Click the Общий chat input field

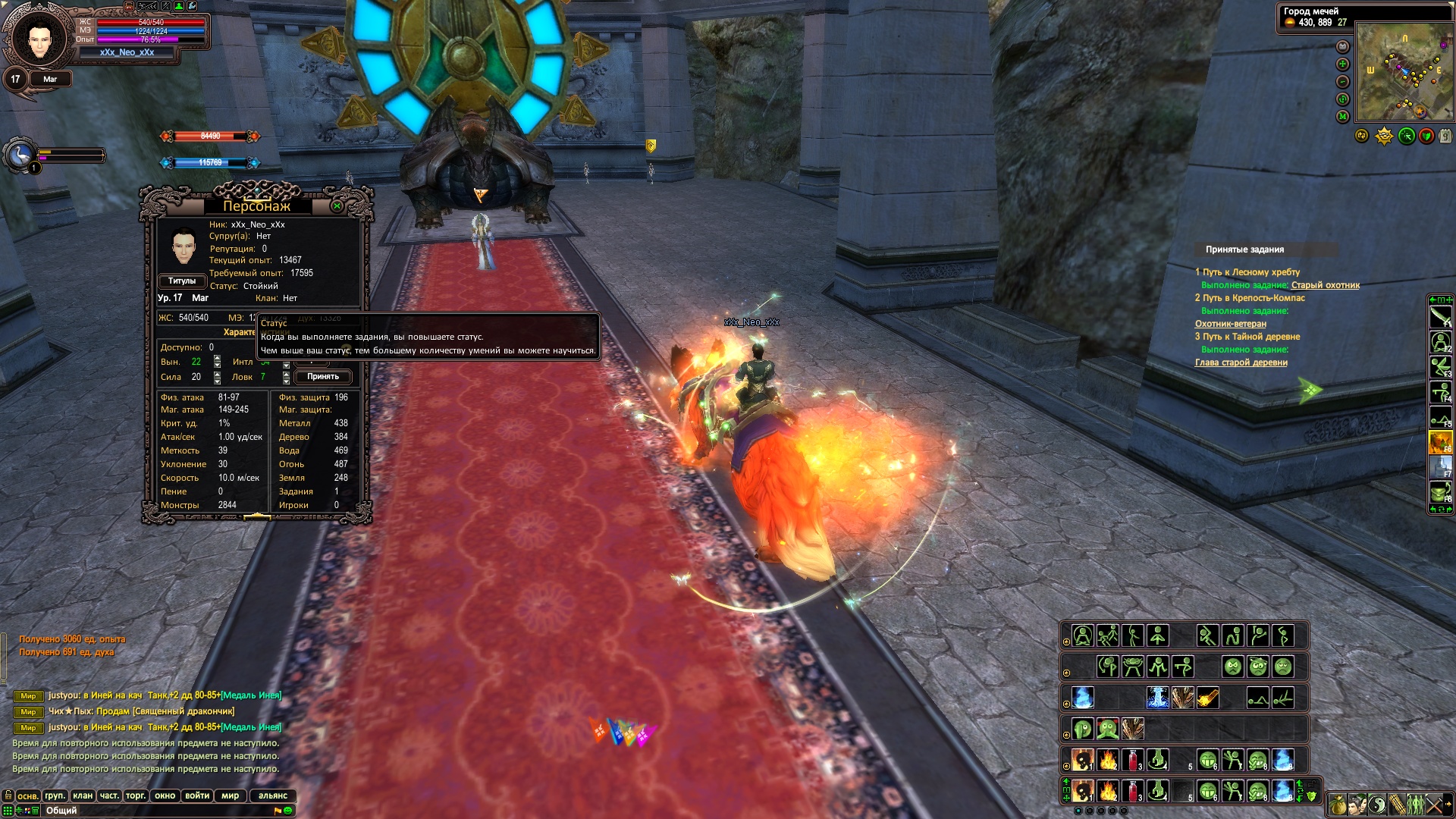tap(152, 811)
